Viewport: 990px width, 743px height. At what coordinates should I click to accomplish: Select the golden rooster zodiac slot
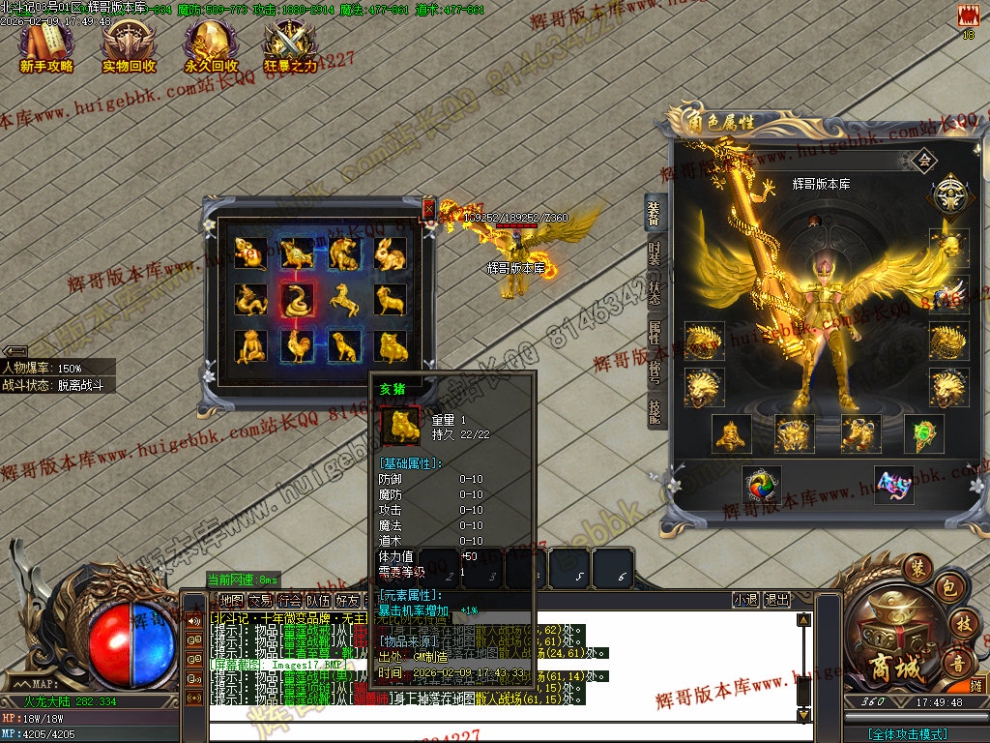coord(297,345)
